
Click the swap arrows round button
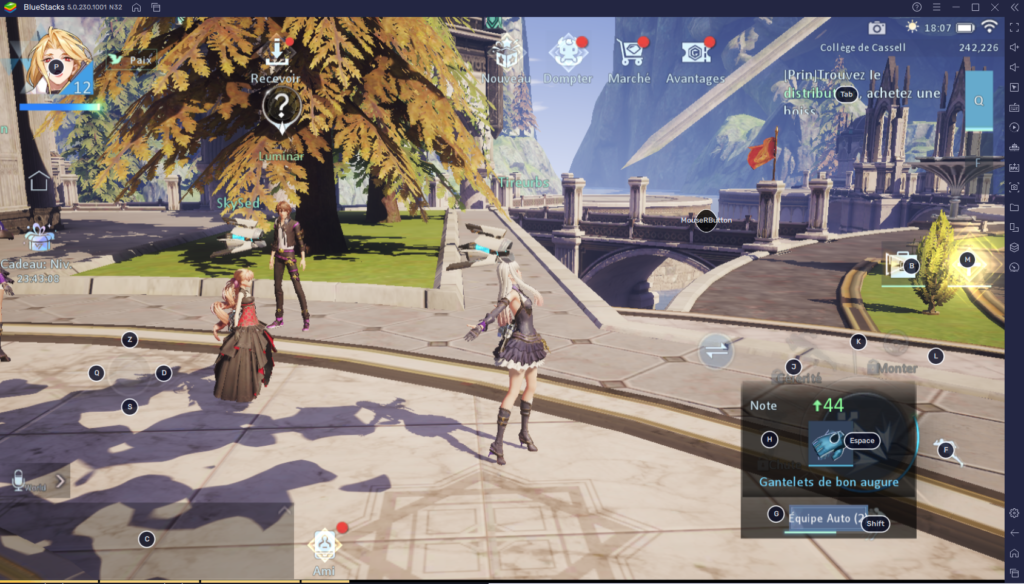(x=716, y=350)
